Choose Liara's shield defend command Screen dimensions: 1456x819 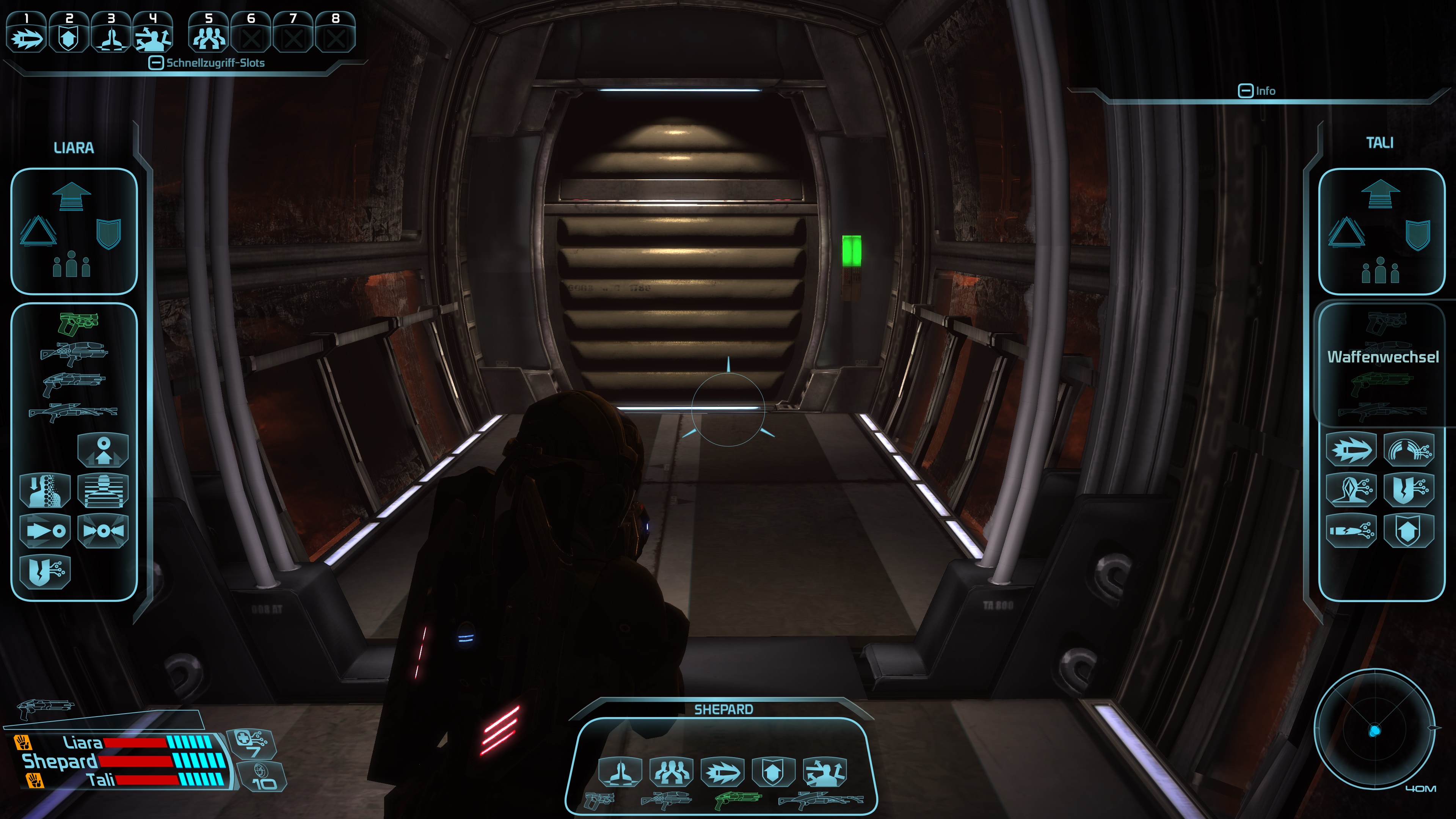(x=108, y=234)
